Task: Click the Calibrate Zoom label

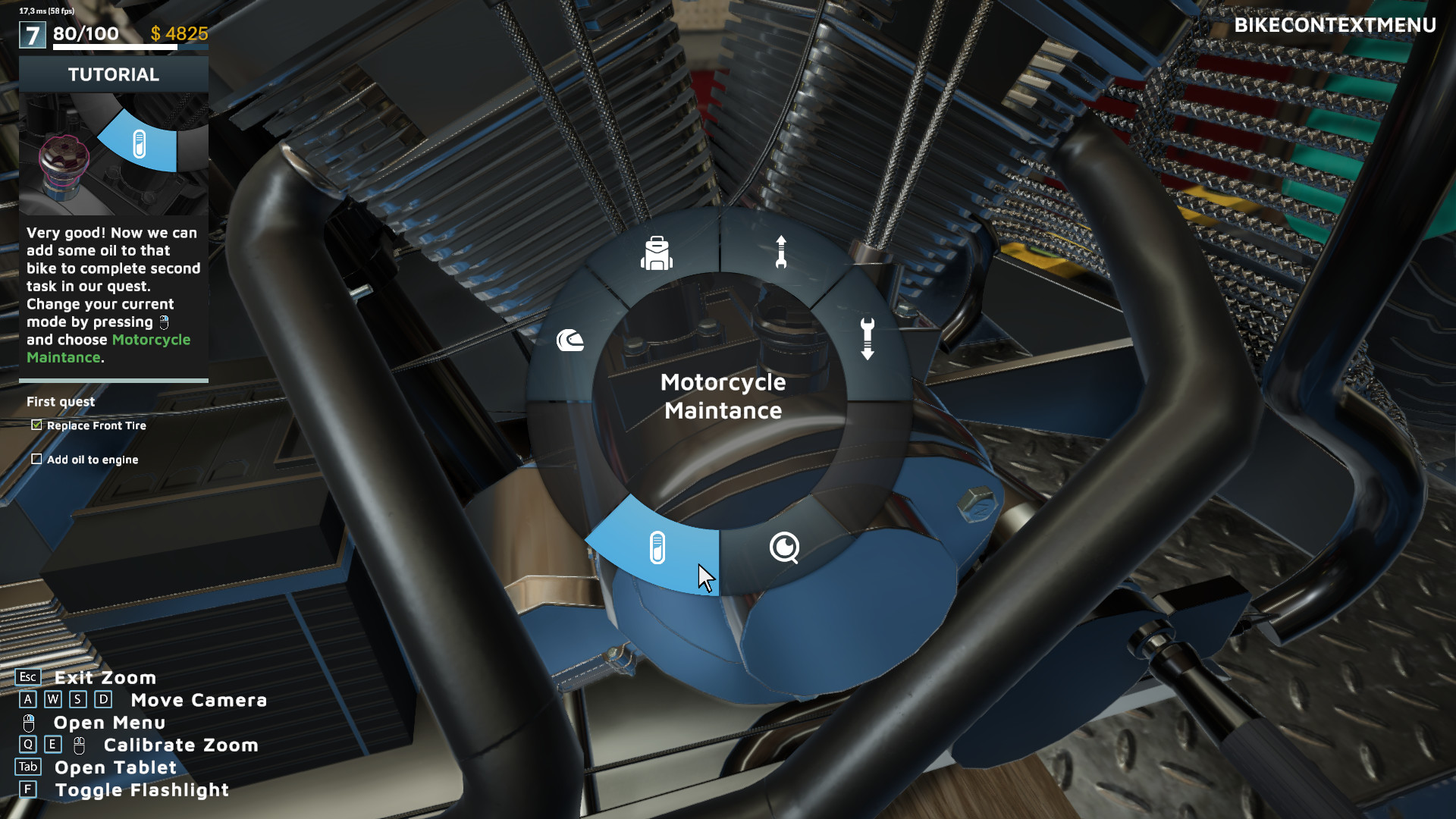Action: [180, 745]
